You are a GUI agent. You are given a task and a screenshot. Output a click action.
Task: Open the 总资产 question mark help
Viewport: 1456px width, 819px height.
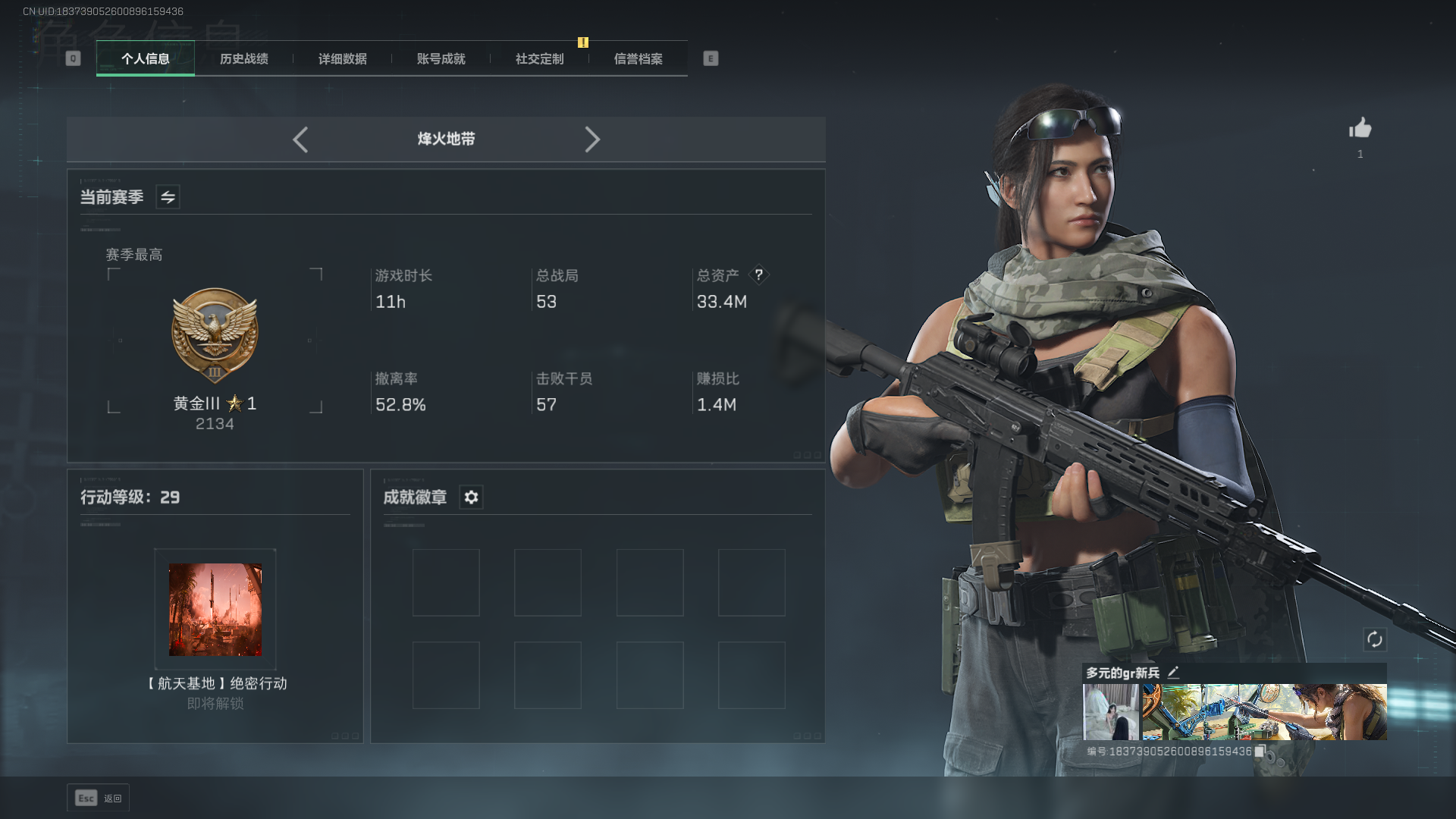tap(758, 275)
